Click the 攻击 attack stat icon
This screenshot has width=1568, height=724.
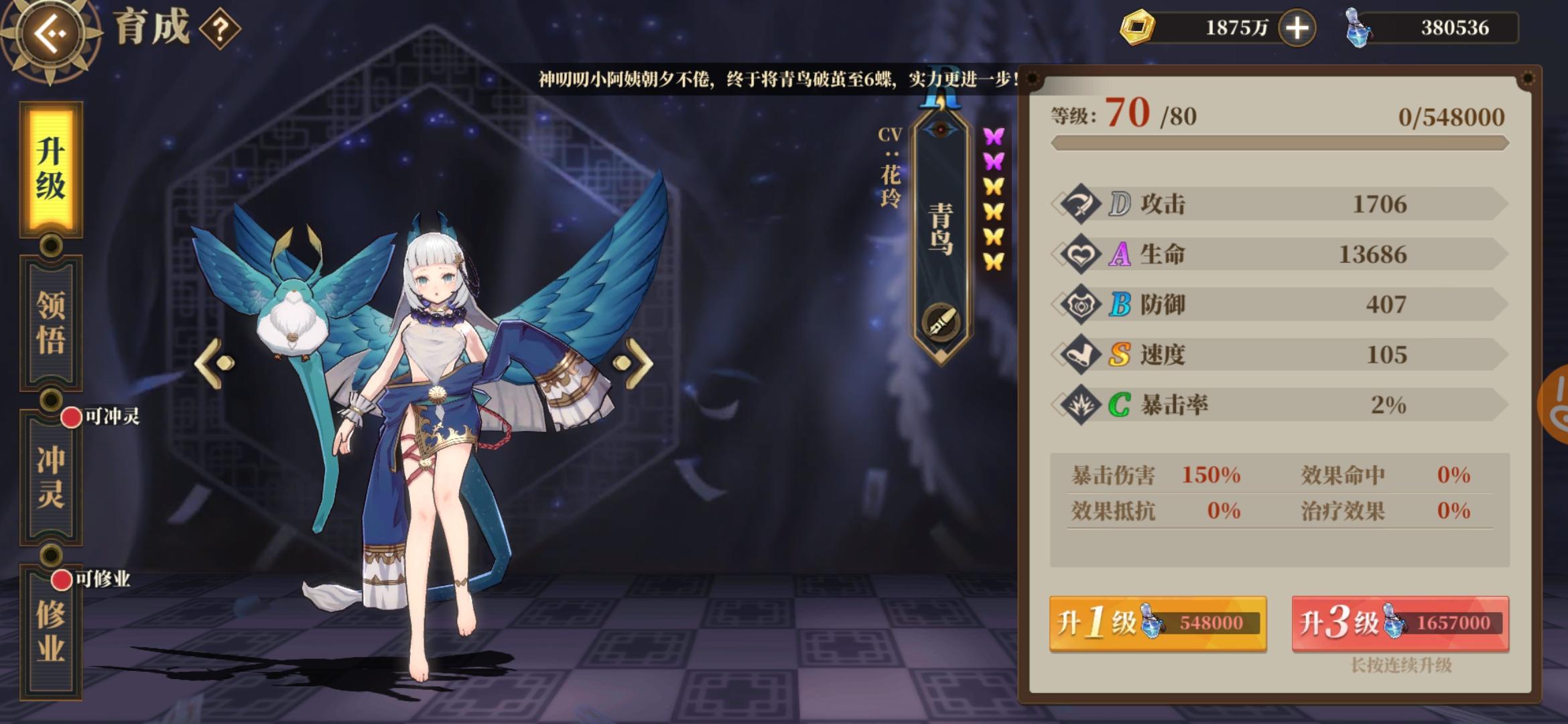1081,204
